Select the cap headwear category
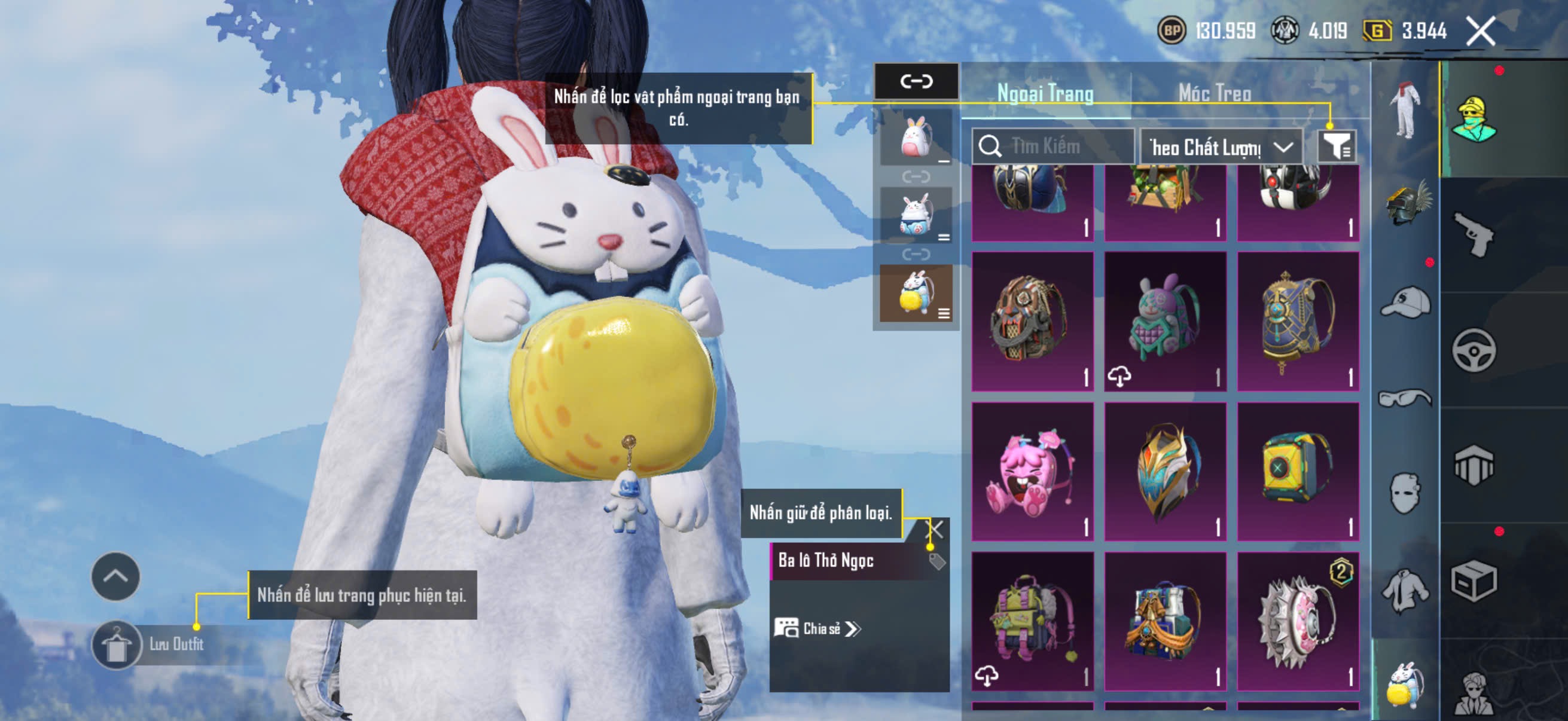The height and width of the screenshot is (721, 1568). (1406, 303)
